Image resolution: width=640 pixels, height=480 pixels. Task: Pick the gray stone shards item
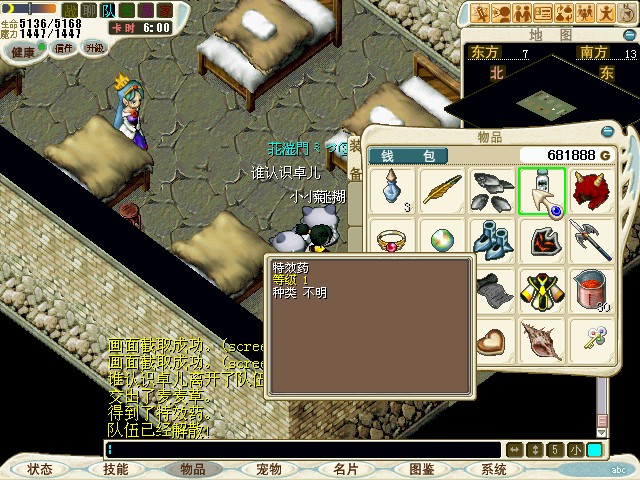(x=492, y=190)
